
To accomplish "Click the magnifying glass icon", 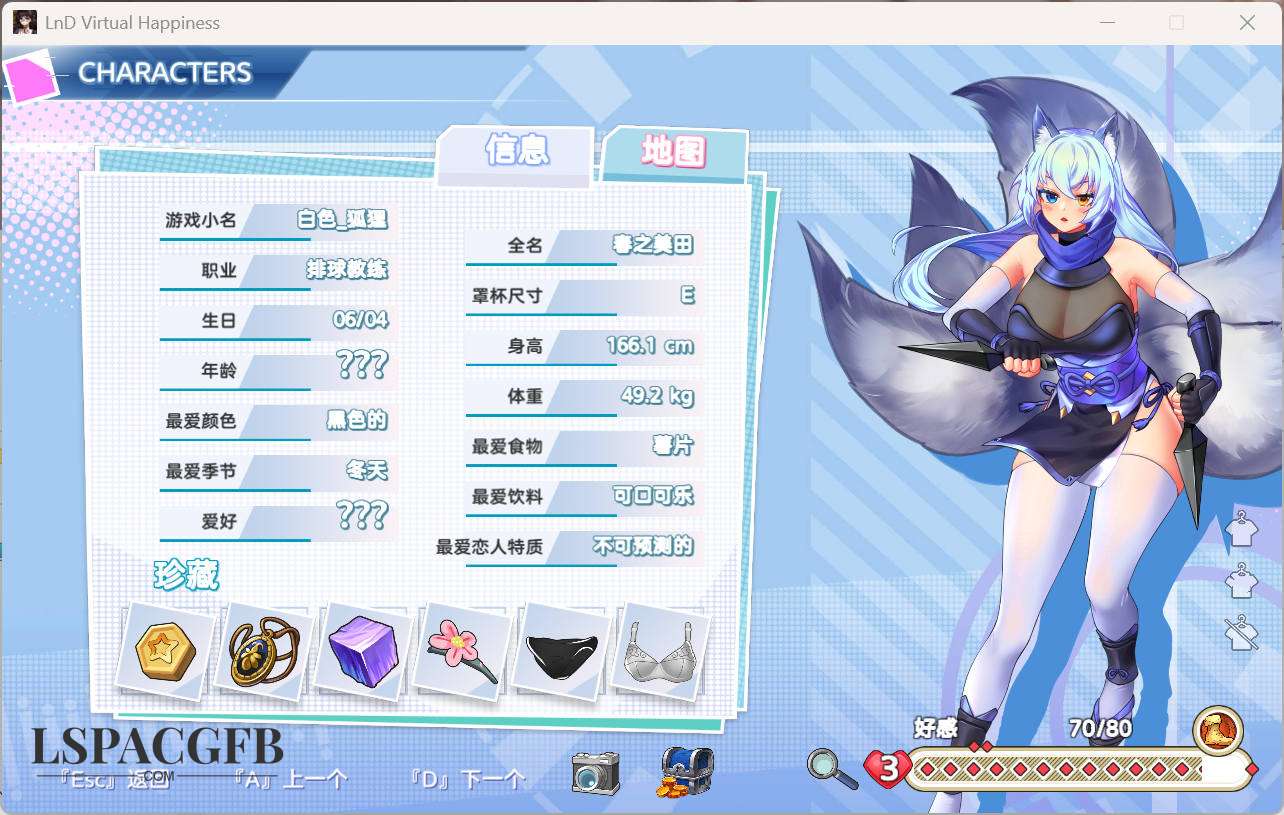I will click(832, 769).
